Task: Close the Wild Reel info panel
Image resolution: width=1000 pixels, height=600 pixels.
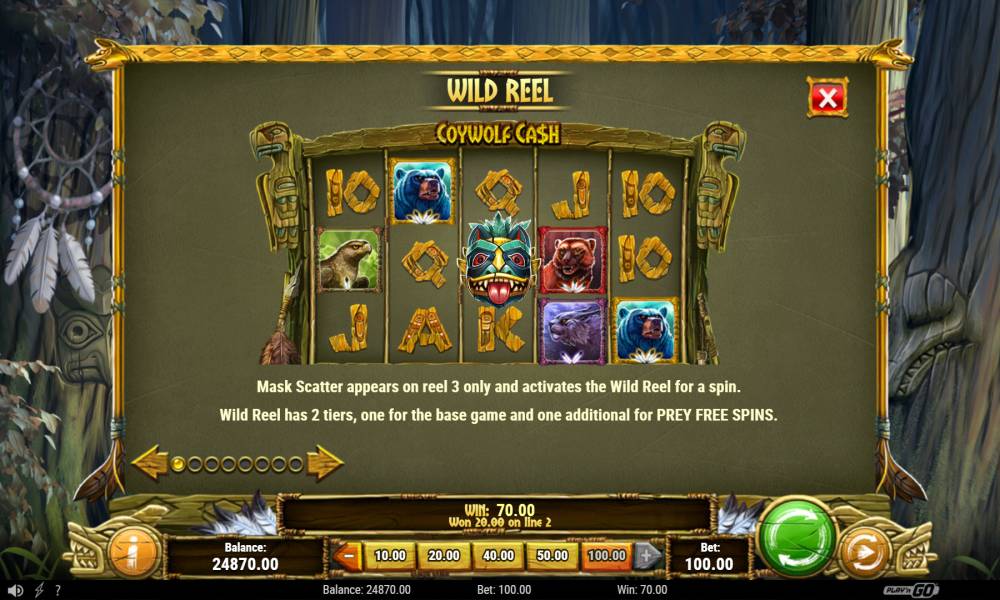Action: (x=827, y=97)
